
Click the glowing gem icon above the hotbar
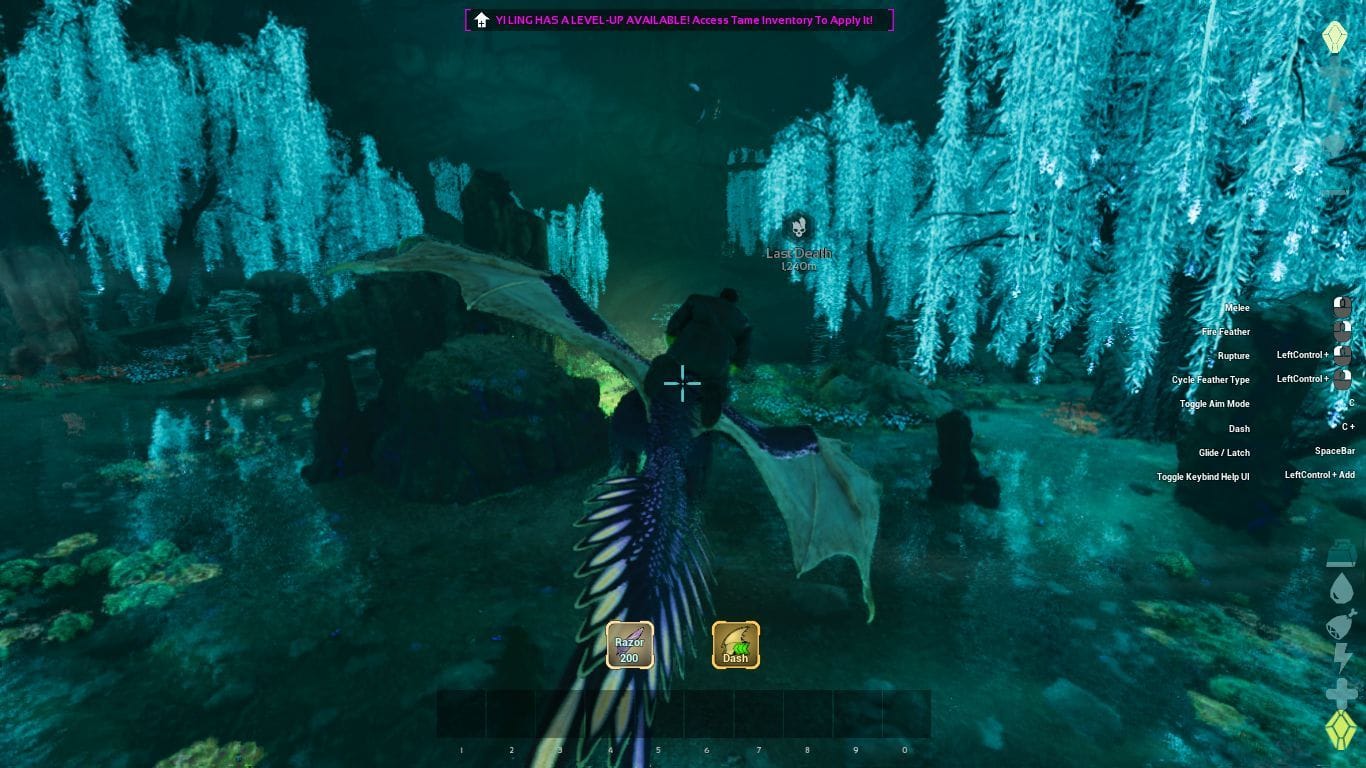[x=1340, y=727]
